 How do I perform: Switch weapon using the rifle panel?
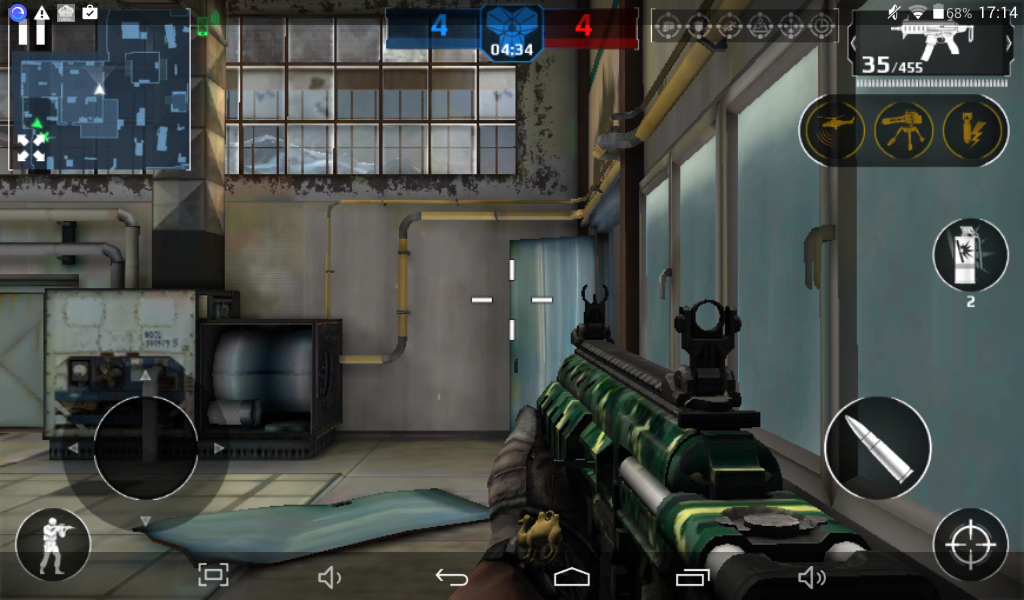pyautogui.click(x=931, y=44)
